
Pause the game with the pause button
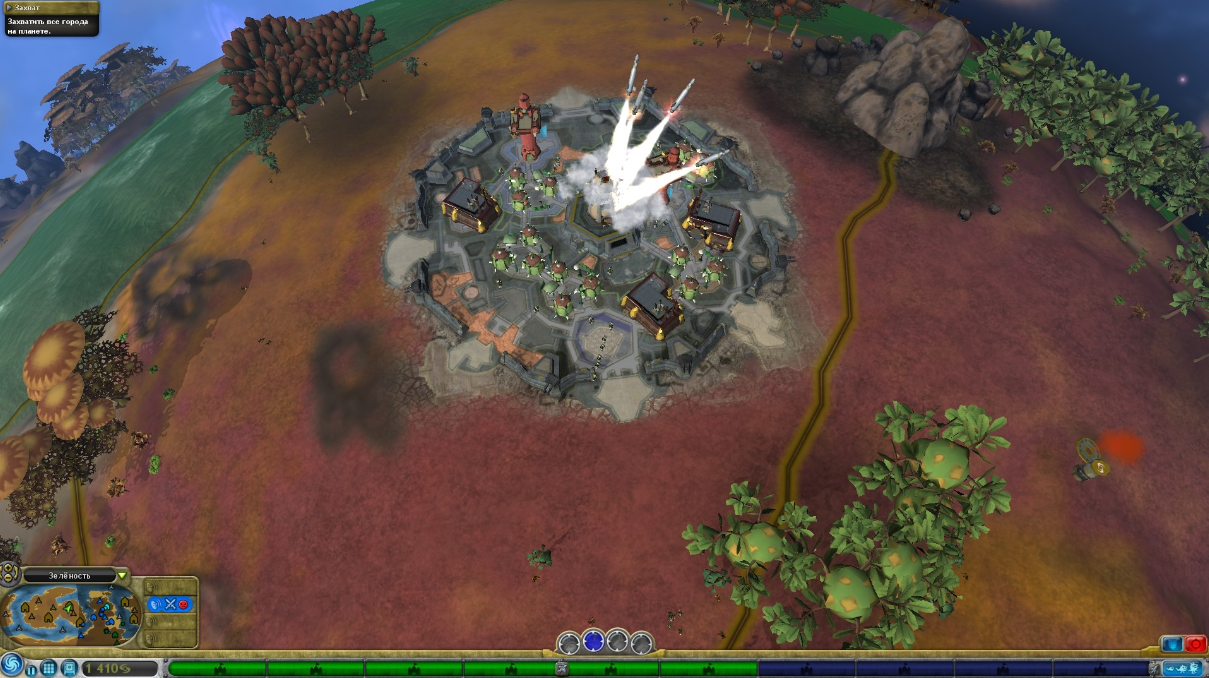tap(32, 668)
